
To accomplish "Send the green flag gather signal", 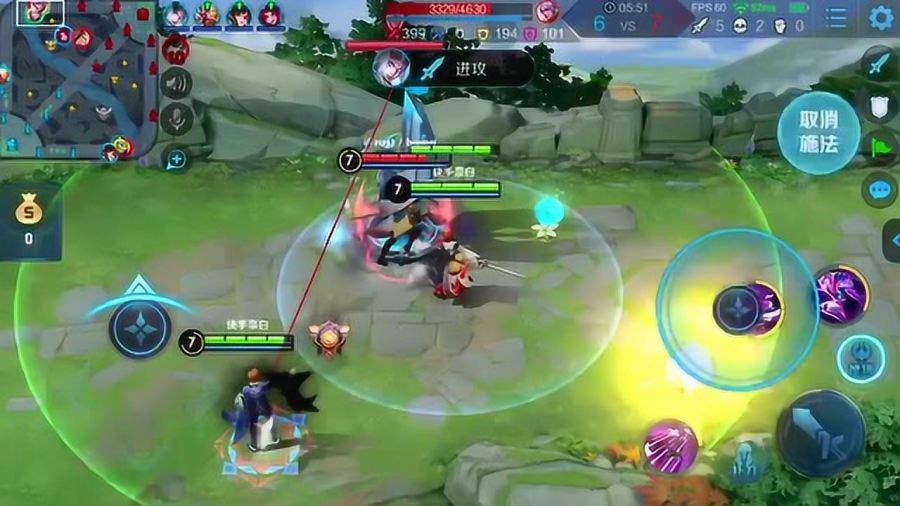I will (x=880, y=146).
